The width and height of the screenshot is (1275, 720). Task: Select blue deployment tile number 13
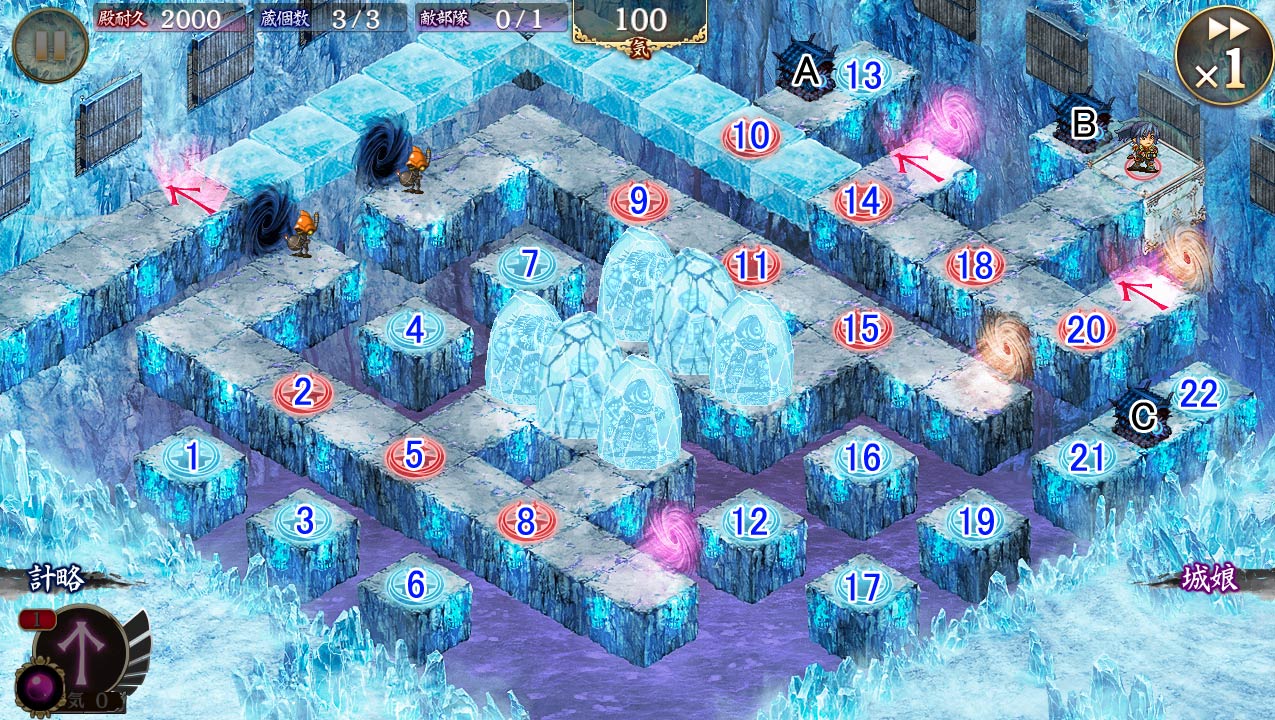point(862,75)
